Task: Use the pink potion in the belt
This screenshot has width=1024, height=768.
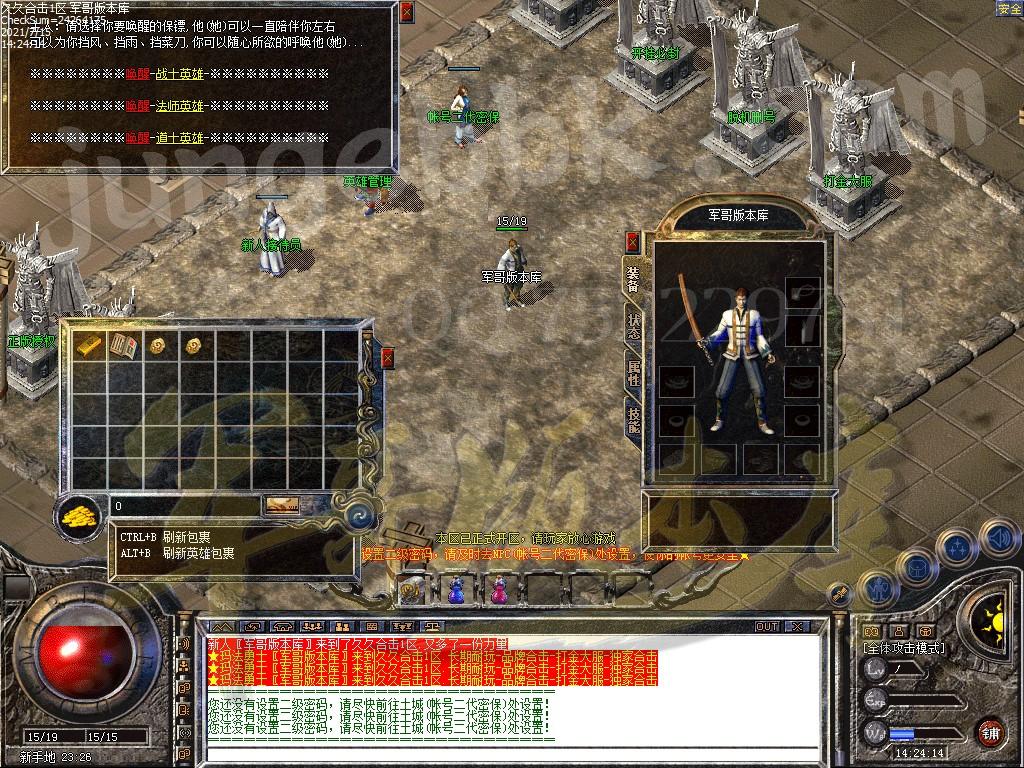Action: coord(498,591)
